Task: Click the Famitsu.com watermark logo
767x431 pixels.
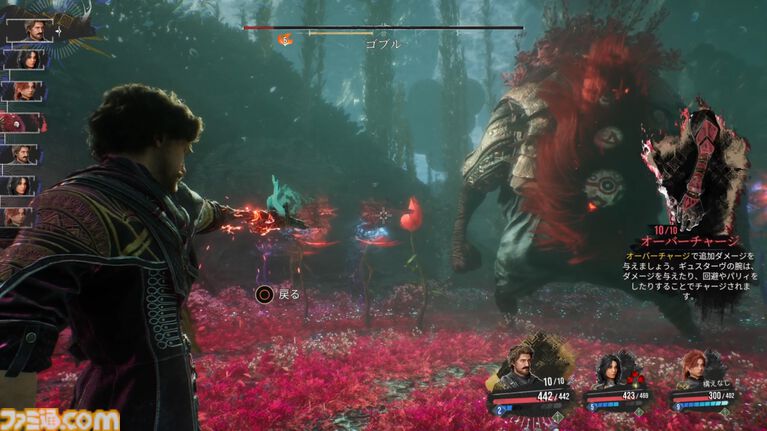Action: tap(60, 418)
